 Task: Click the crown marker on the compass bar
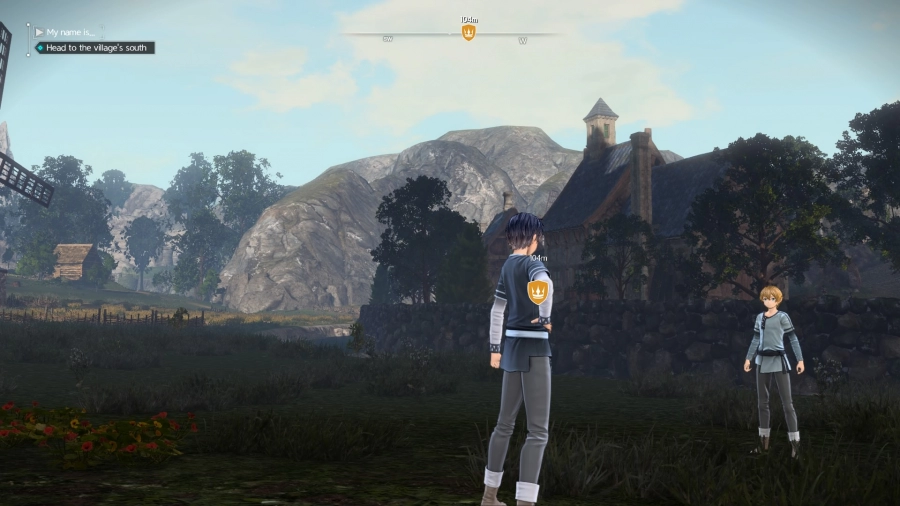point(468,33)
